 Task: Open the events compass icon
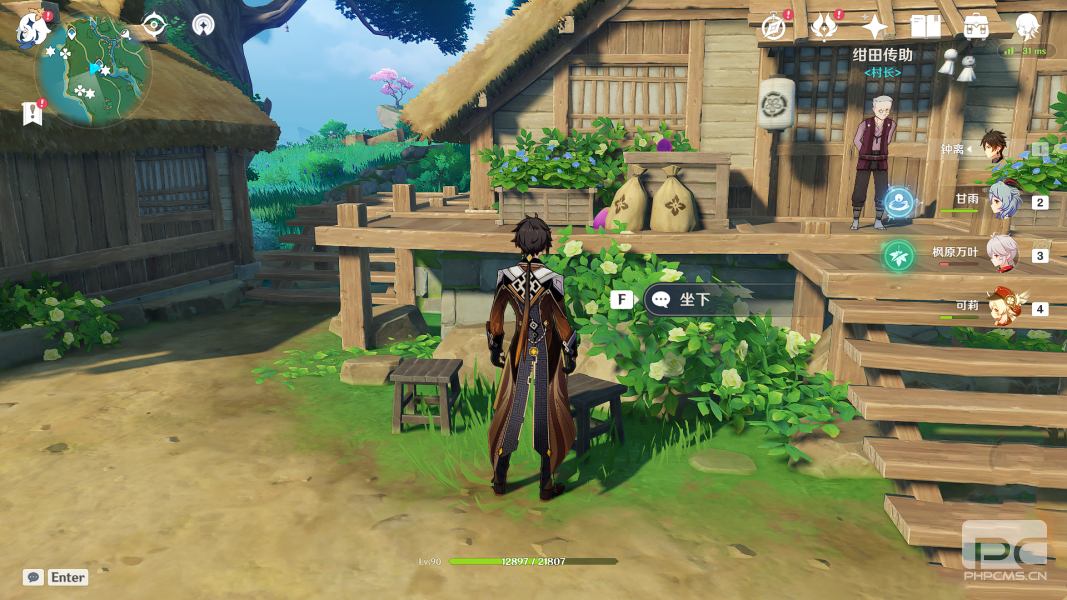tap(773, 27)
